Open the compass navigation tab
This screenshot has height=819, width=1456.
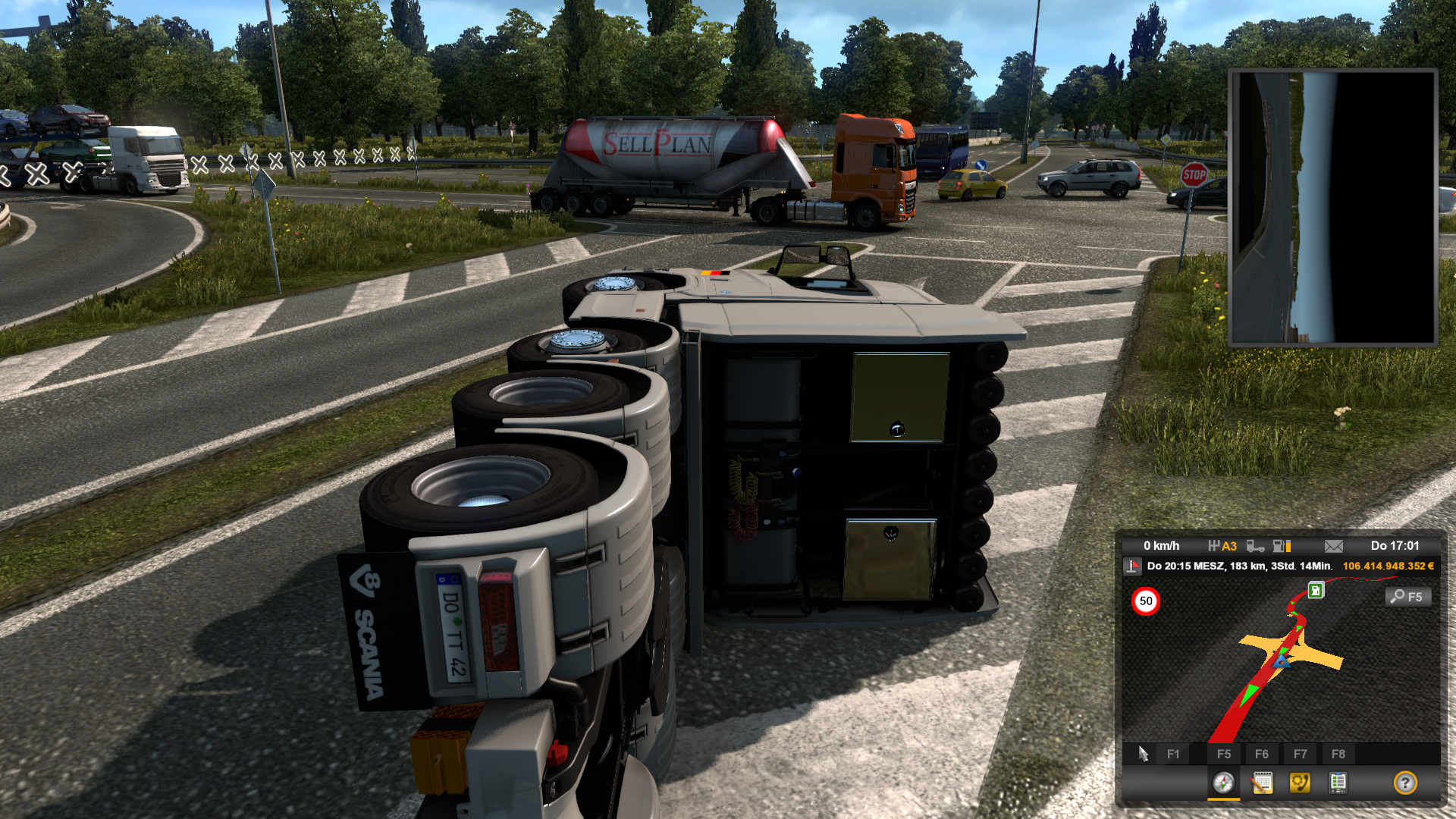[1223, 783]
